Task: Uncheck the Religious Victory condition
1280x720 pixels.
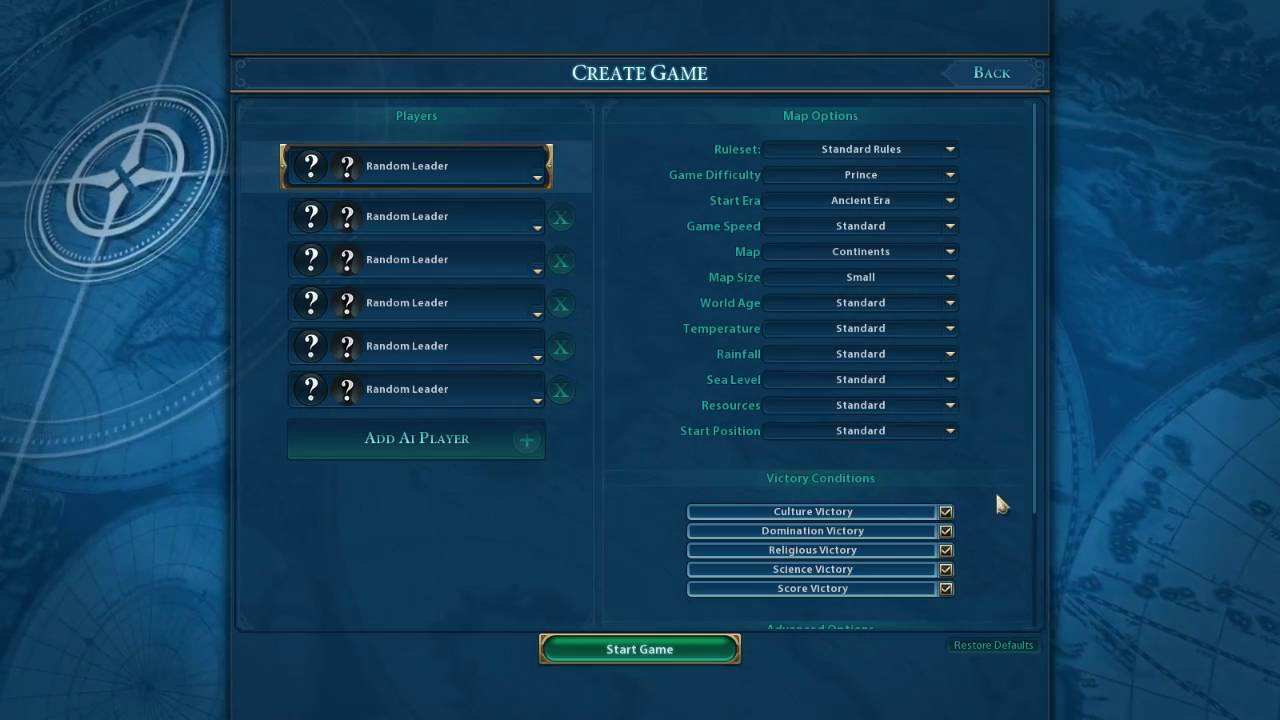Action: click(946, 550)
